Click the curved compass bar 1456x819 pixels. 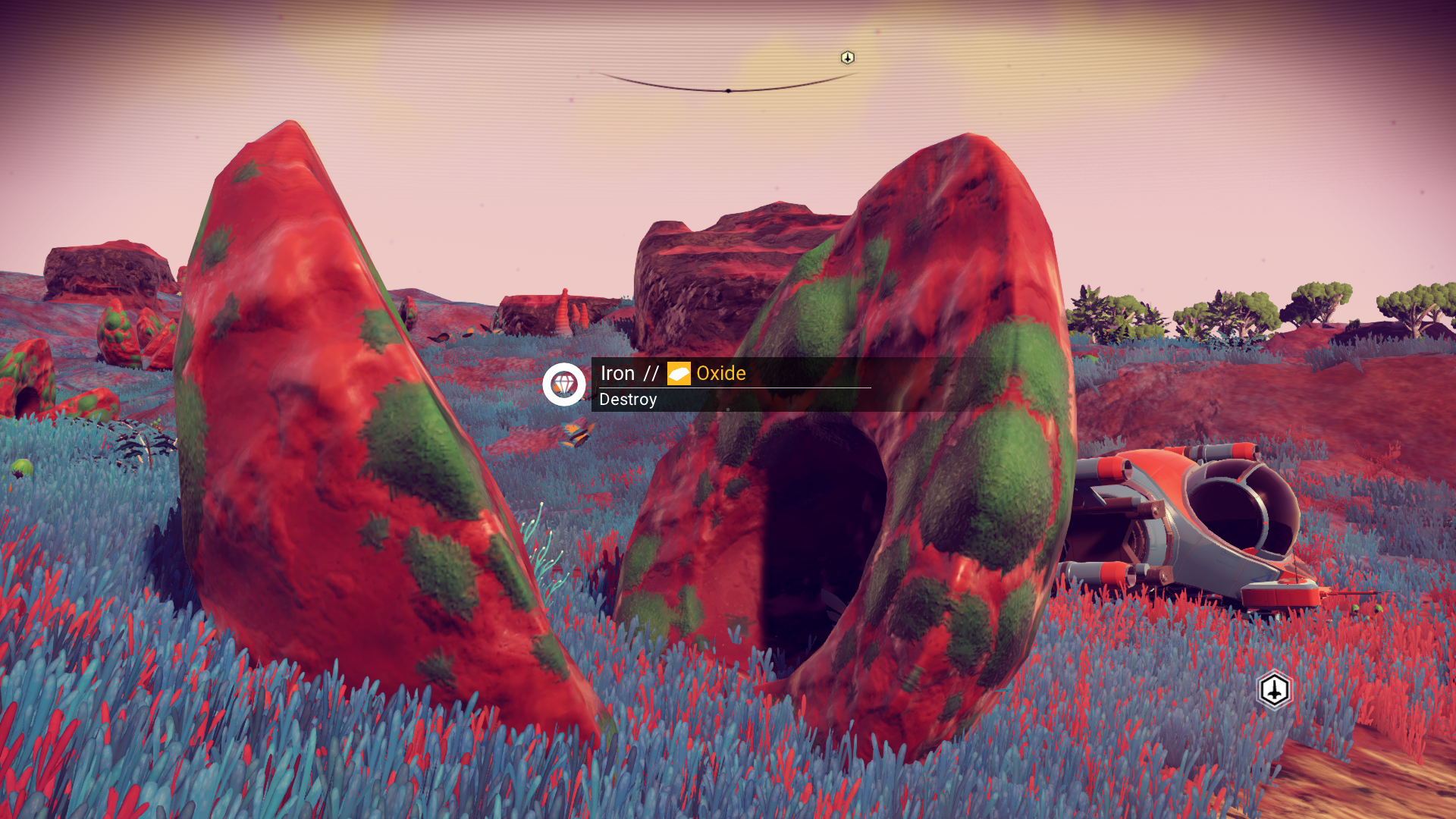pos(727,89)
